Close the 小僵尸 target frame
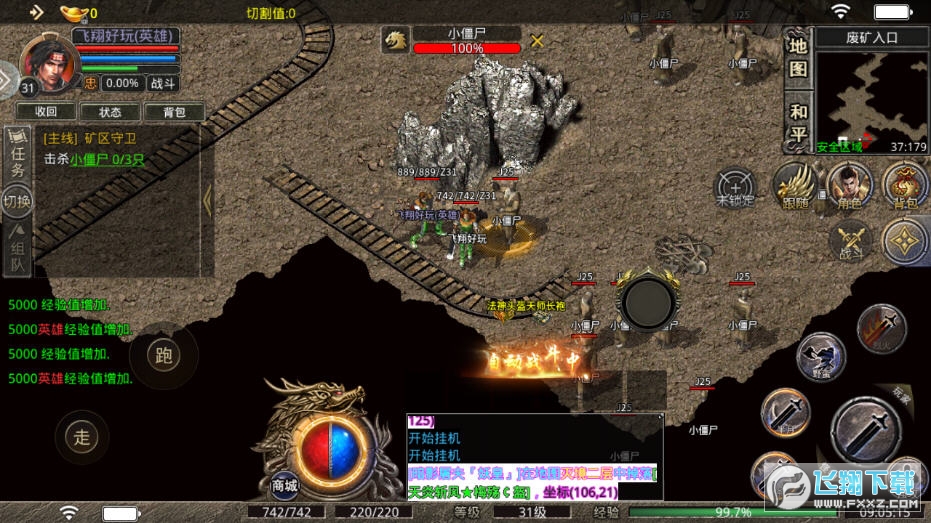The width and height of the screenshot is (931, 523). click(537, 41)
